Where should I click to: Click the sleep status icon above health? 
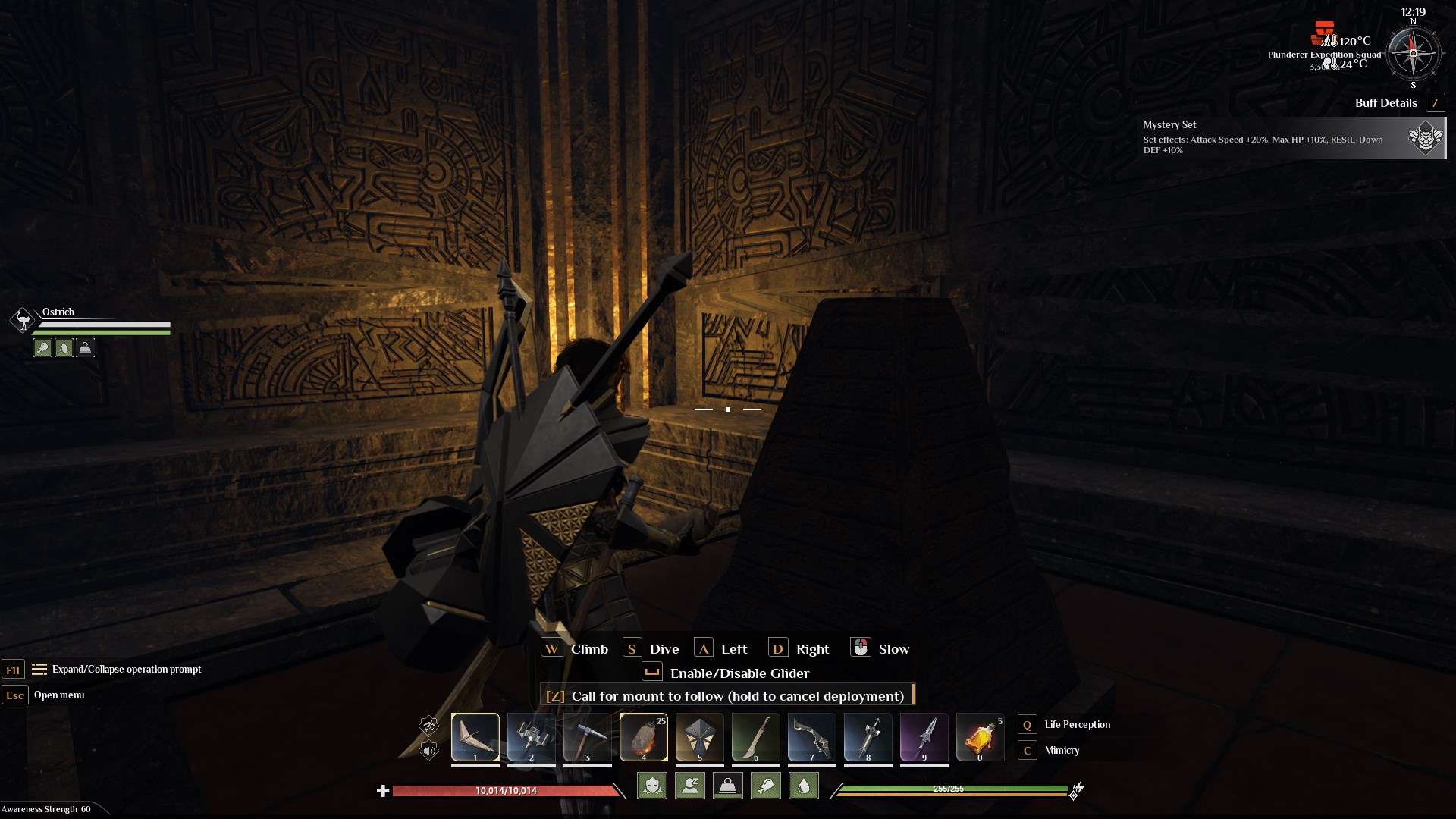[690, 786]
